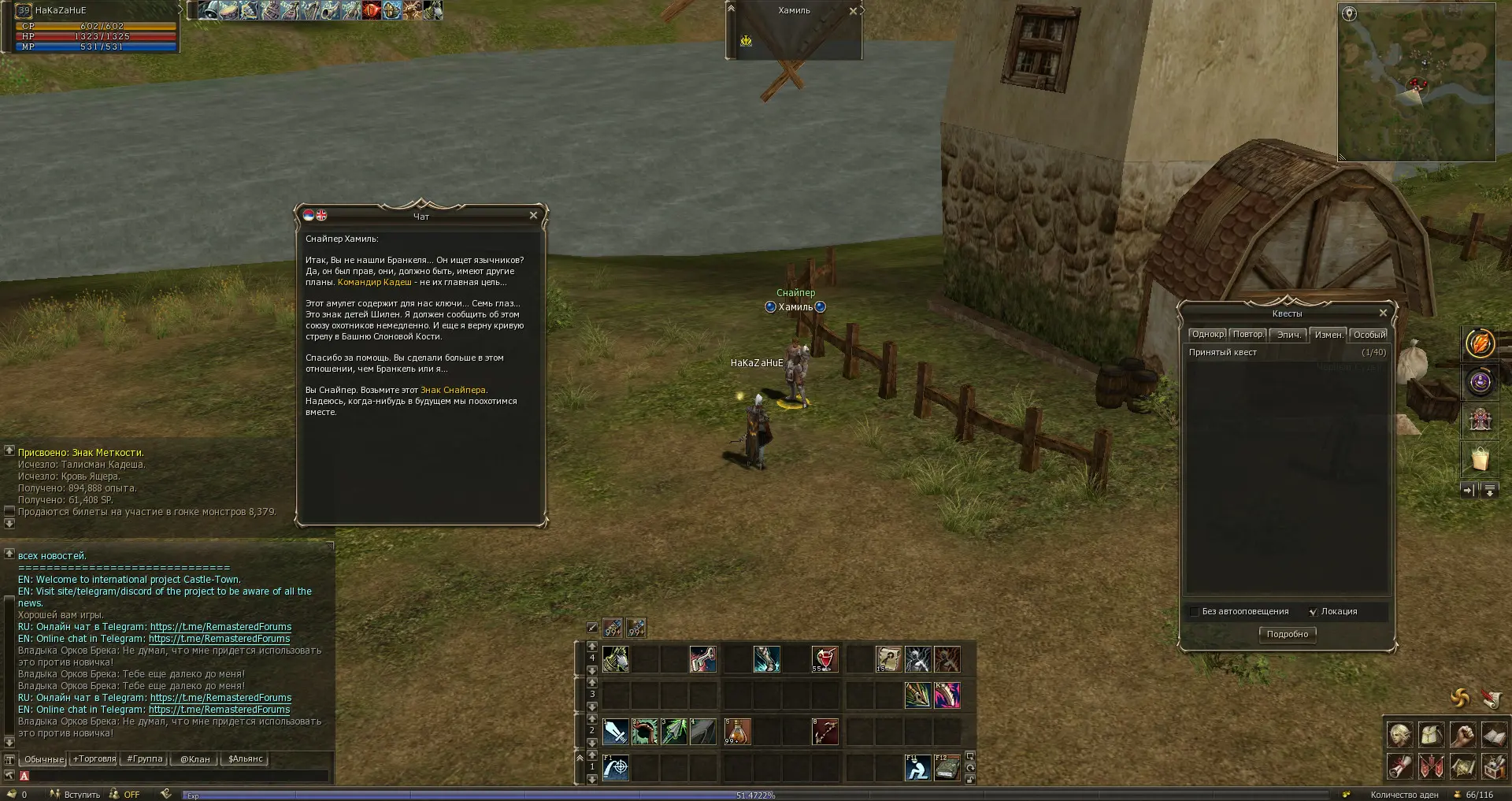
Task: Close the Чат dialogue window
Action: click(x=533, y=215)
